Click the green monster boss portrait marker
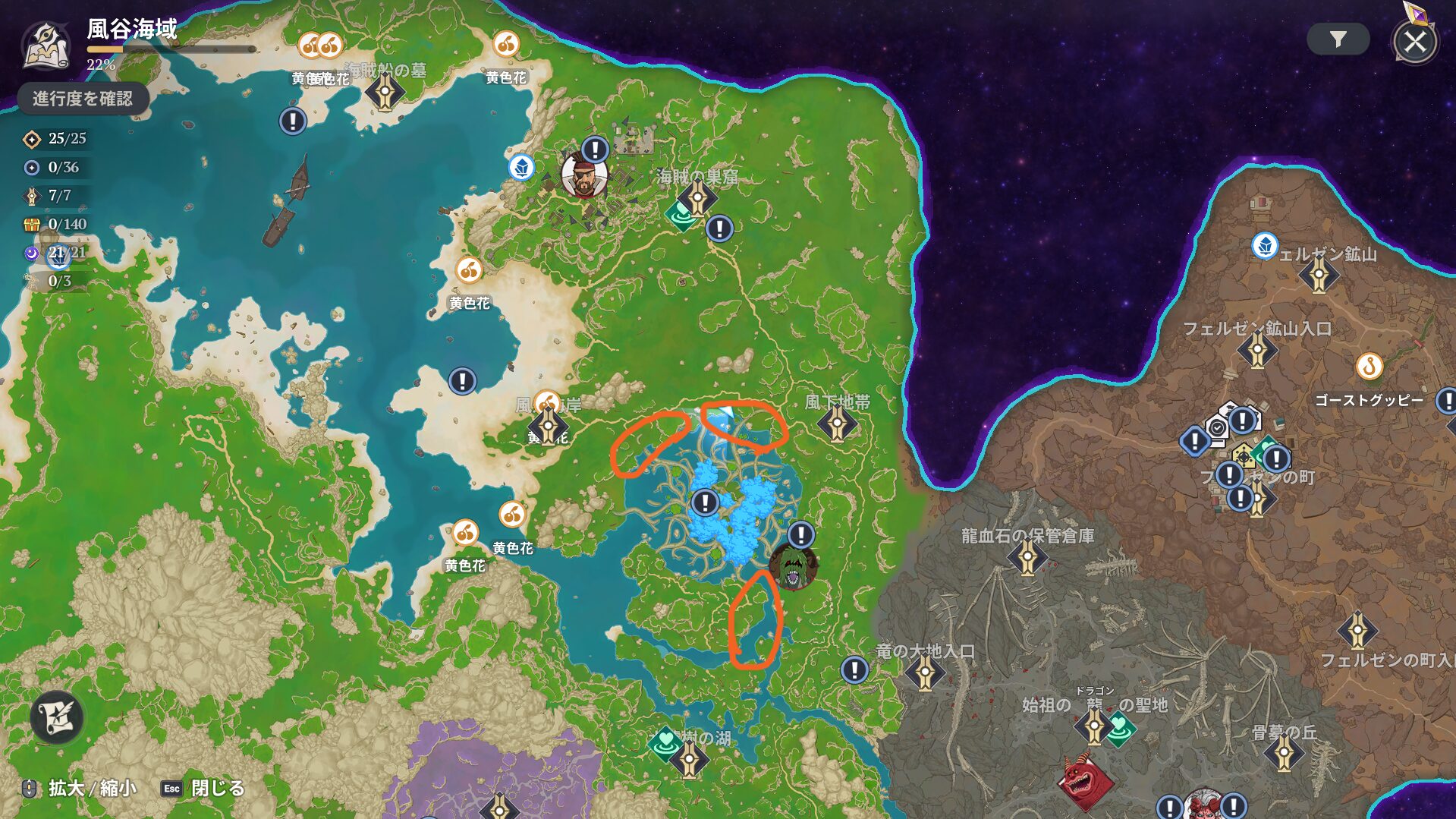The width and height of the screenshot is (1456, 819). click(793, 566)
